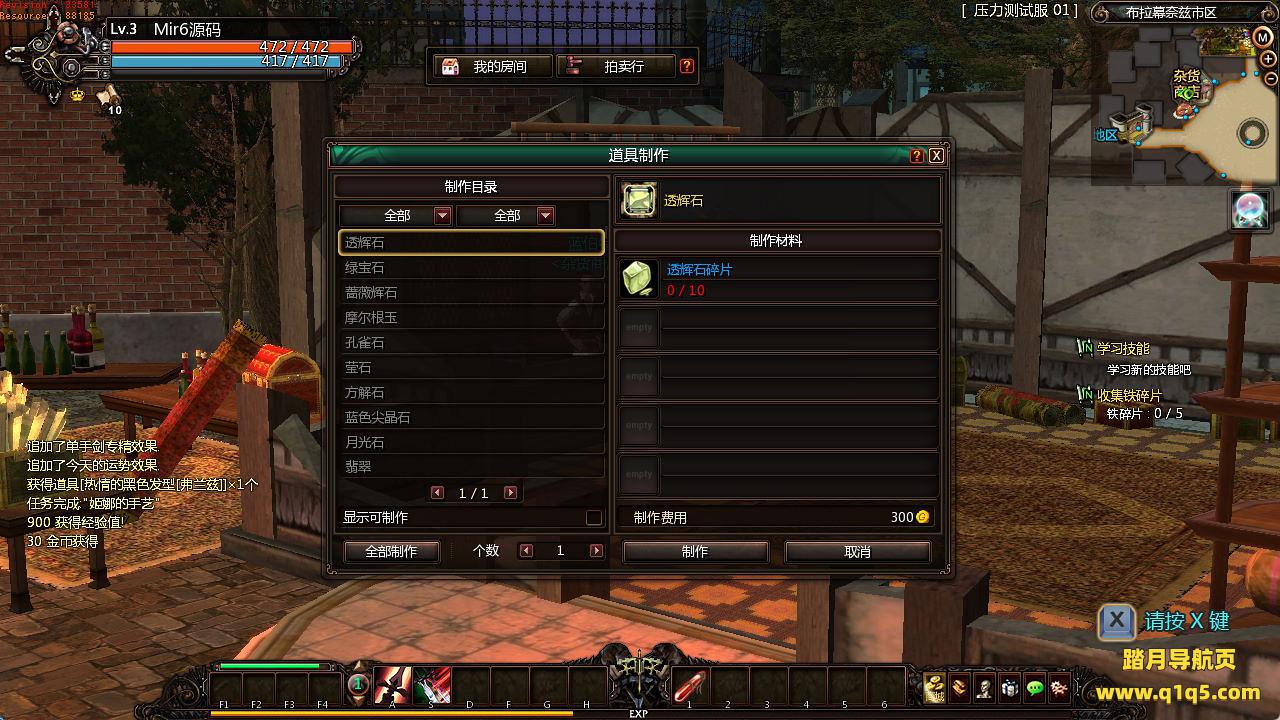Decrease the crafting quantity

click(x=526, y=551)
